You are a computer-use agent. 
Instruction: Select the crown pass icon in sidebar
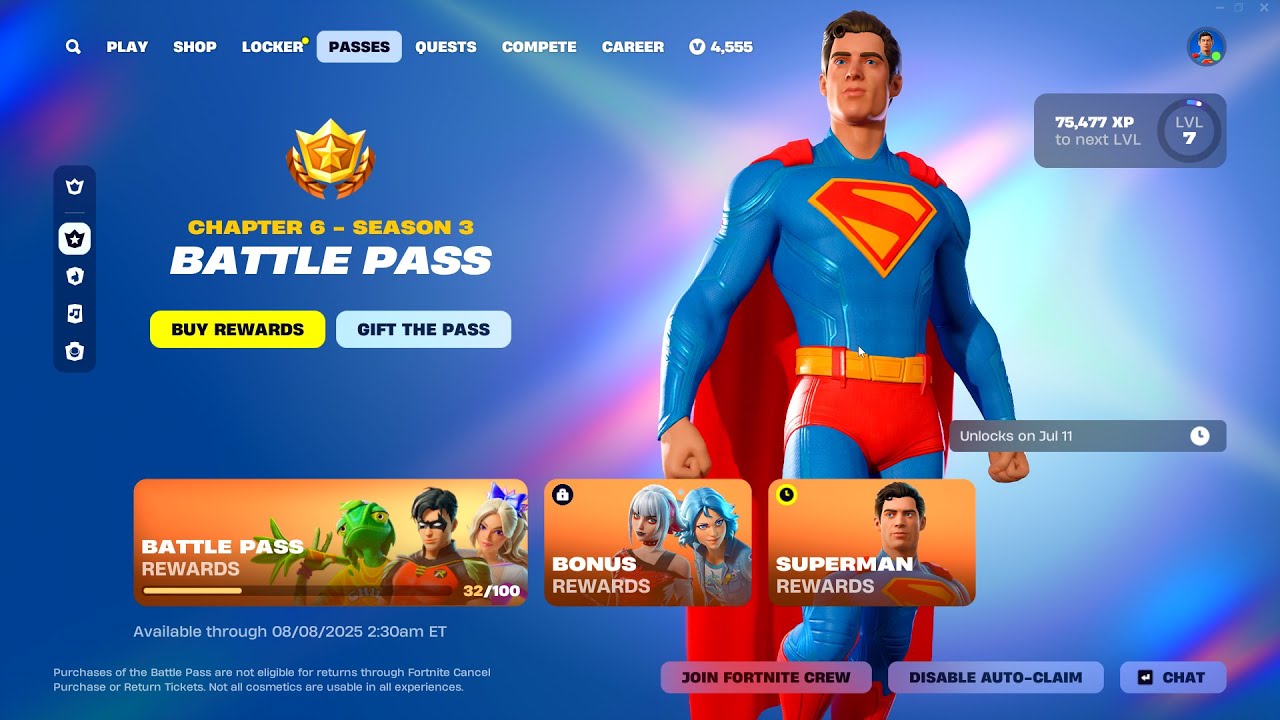pos(75,186)
